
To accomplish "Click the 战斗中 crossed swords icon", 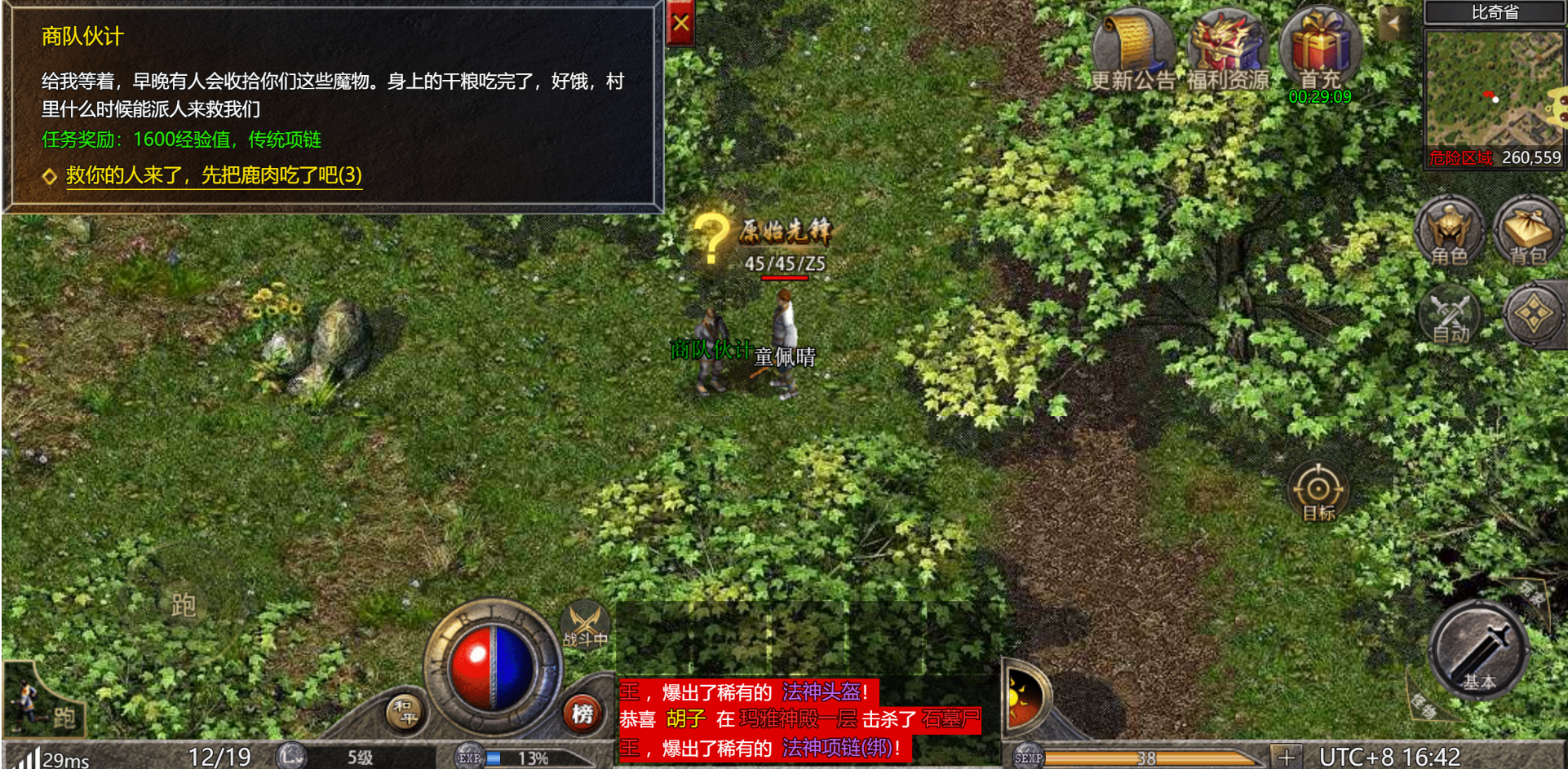I will pos(585,625).
